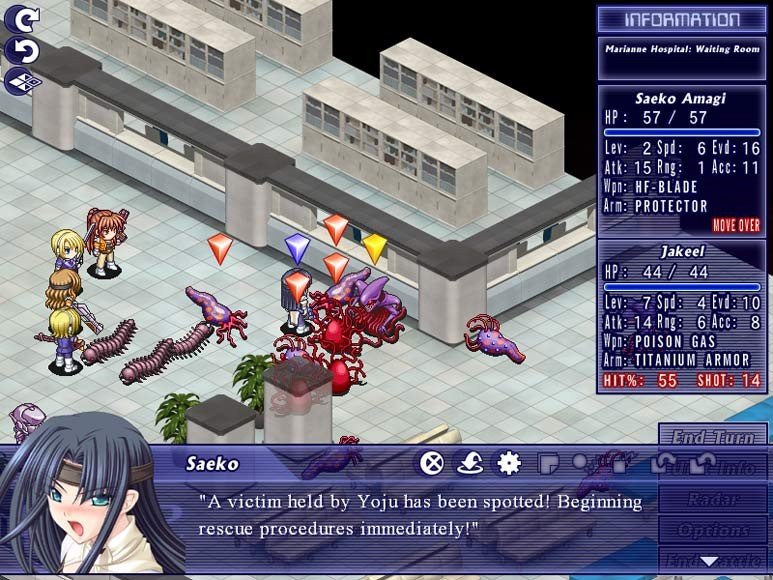Viewport: 773px width, 580px height.
Task: Open the Unit Info panel
Action: (713, 467)
